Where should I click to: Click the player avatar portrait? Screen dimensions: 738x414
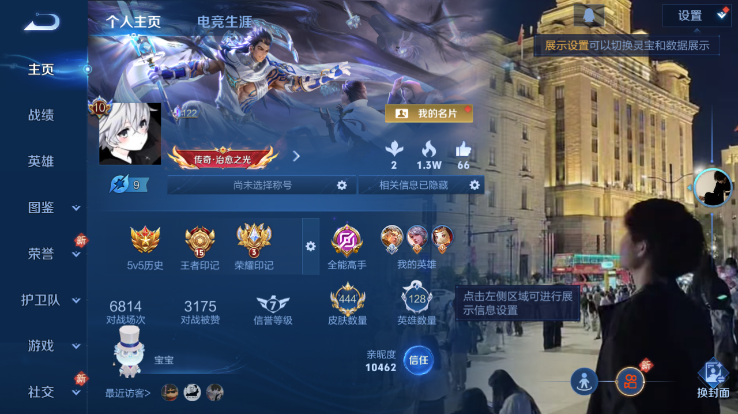tap(130, 134)
